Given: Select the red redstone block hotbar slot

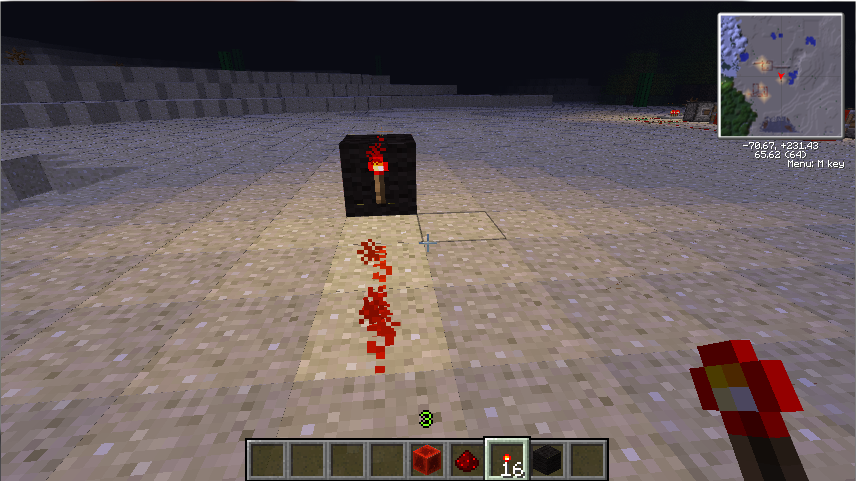Looking at the screenshot, I should (426, 460).
